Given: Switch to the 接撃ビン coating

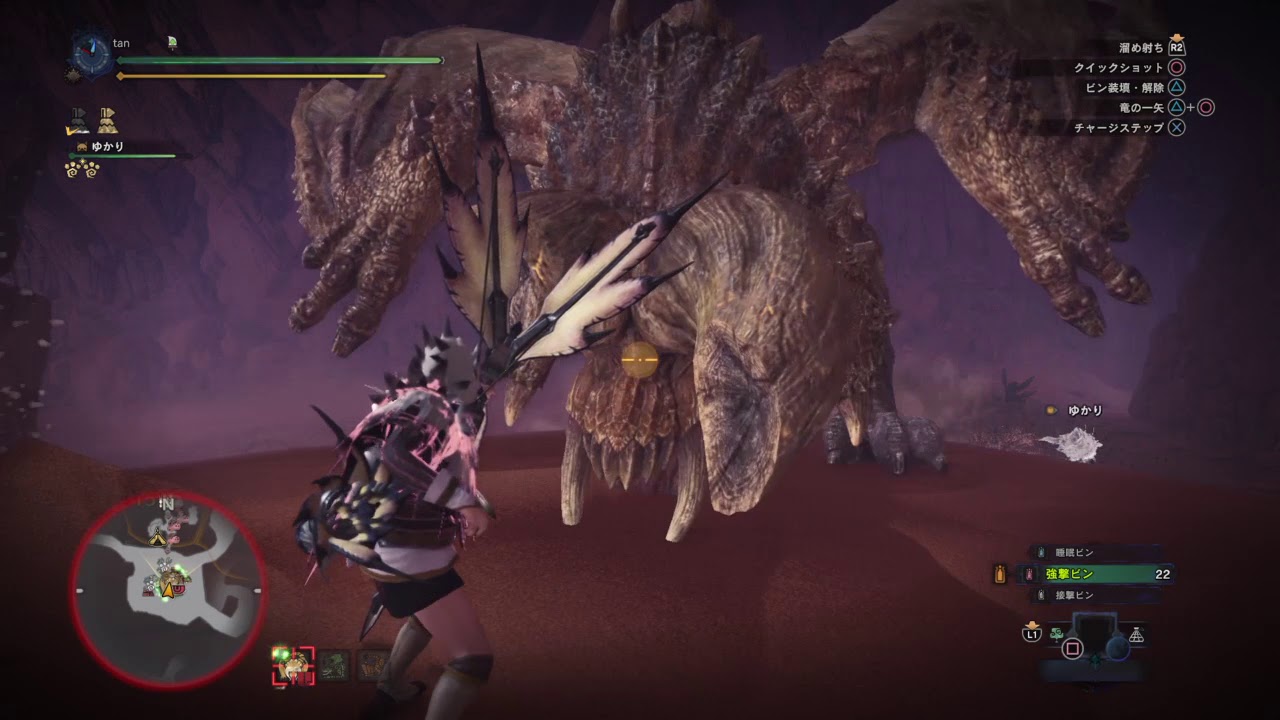Looking at the screenshot, I should coord(1075,596).
